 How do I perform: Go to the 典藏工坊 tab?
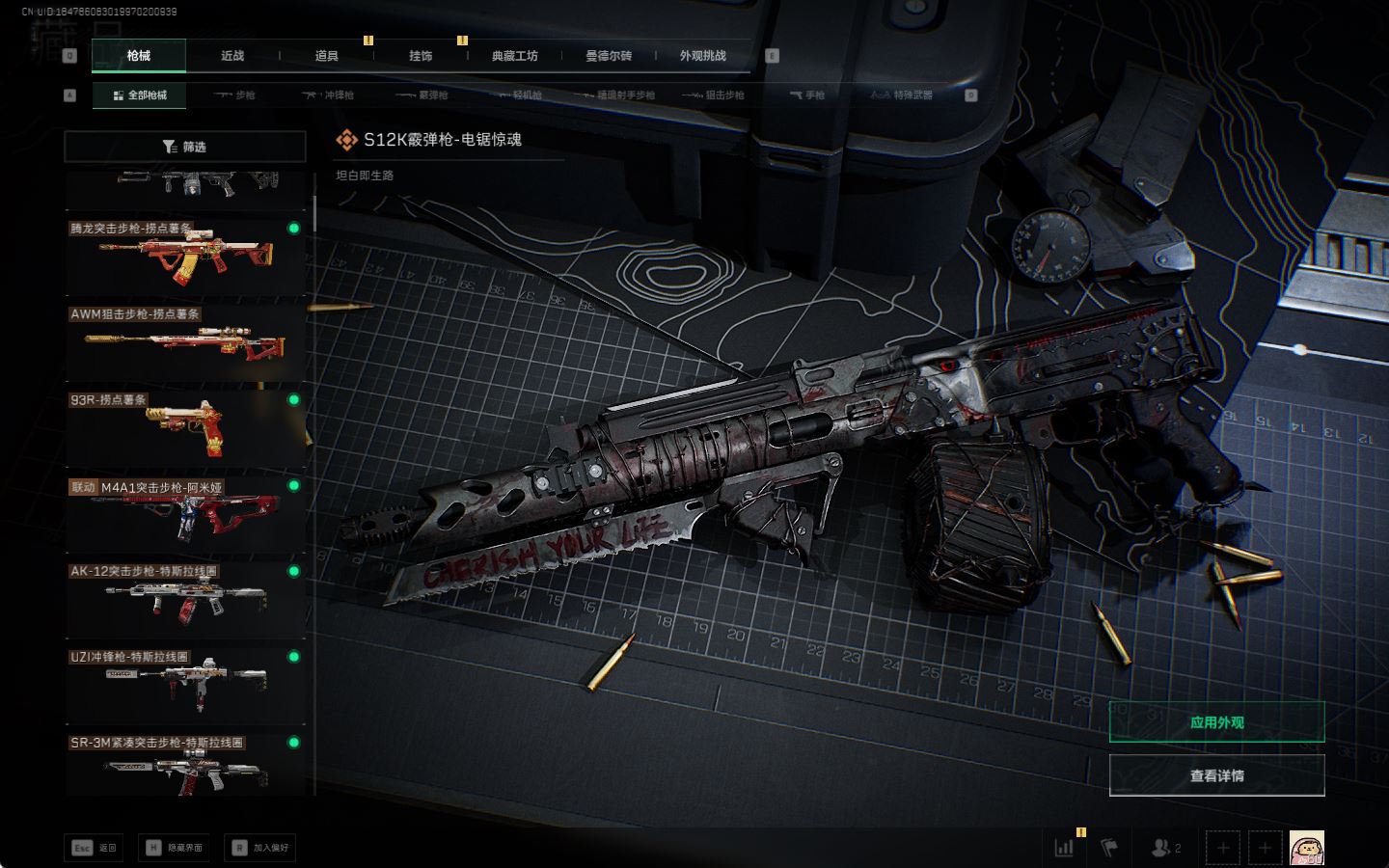tap(514, 56)
